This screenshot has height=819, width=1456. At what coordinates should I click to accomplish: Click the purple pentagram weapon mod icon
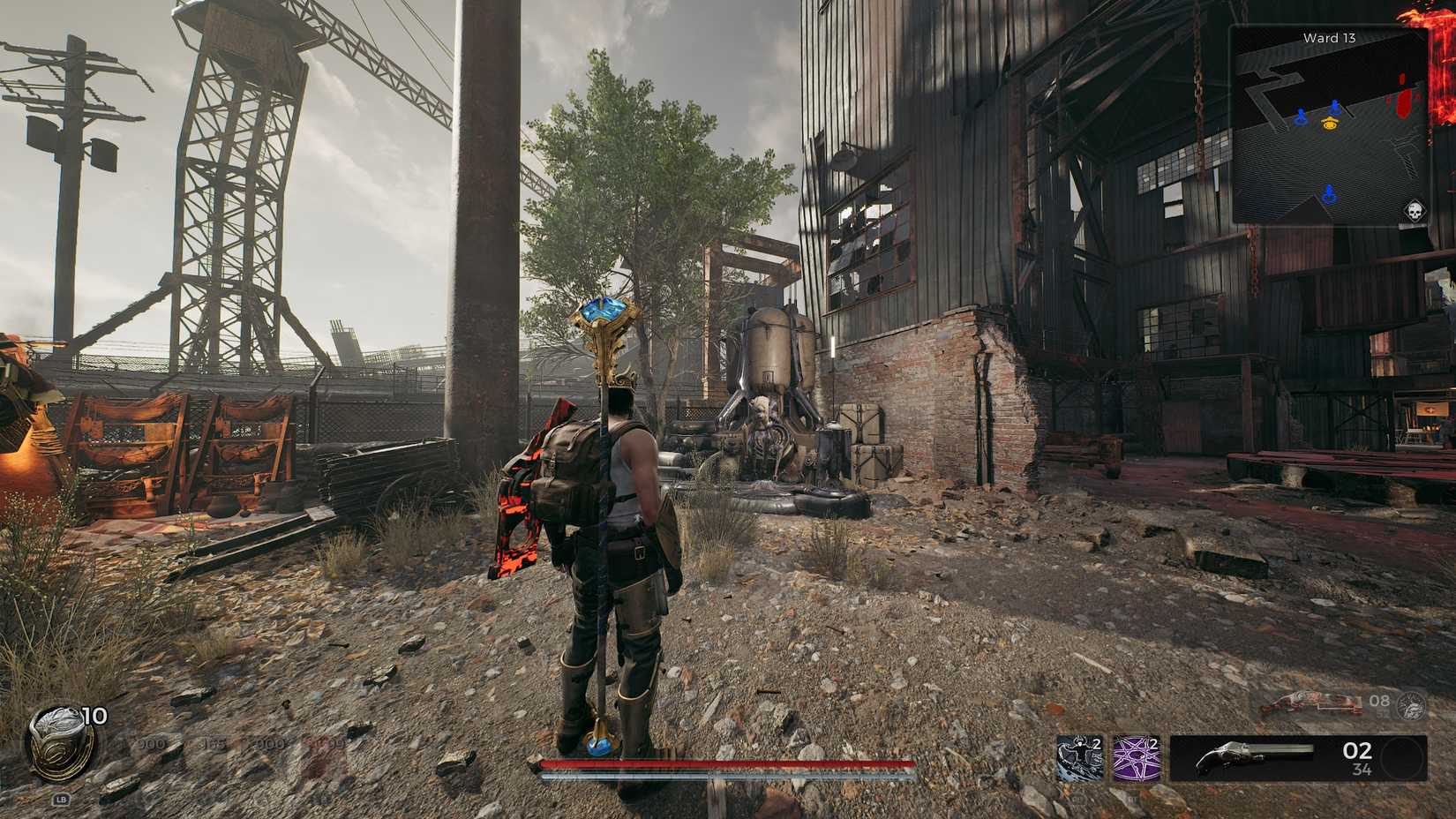click(1135, 759)
